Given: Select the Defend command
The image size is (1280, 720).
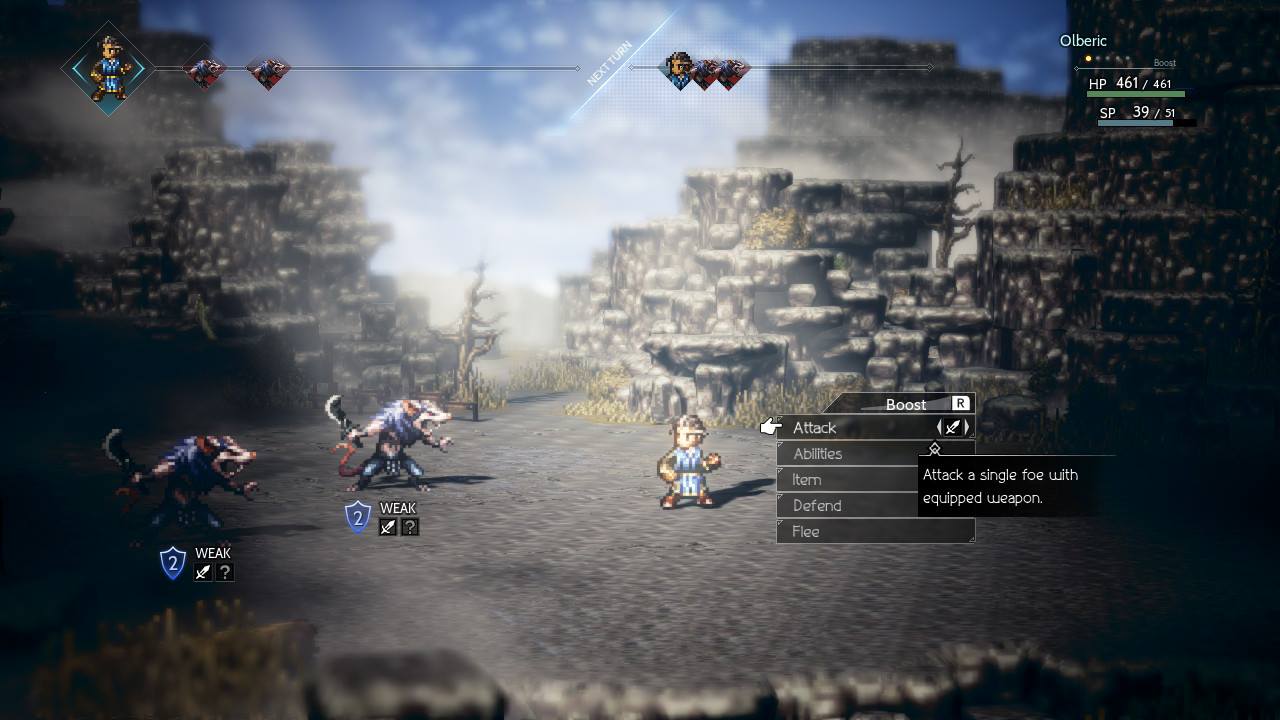Looking at the screenshot, I should pos(820,505).
